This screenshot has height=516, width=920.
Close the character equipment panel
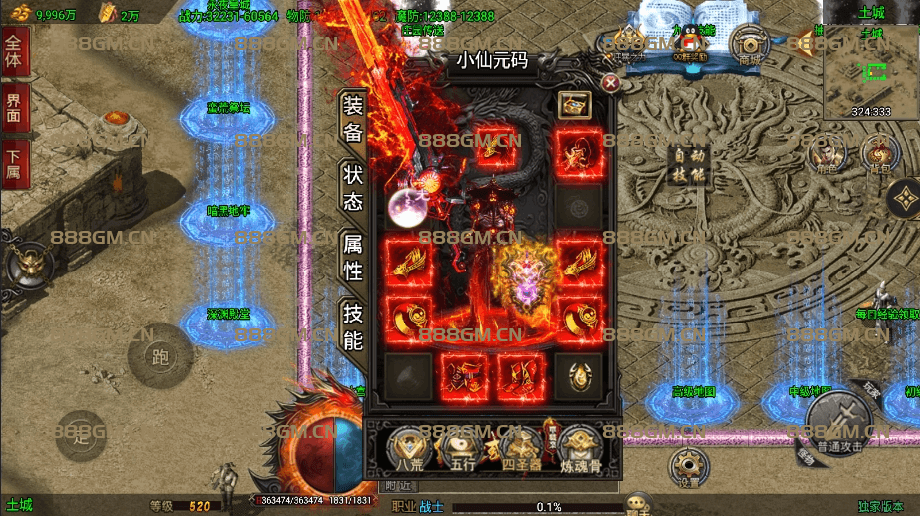[x=610, y=83]
